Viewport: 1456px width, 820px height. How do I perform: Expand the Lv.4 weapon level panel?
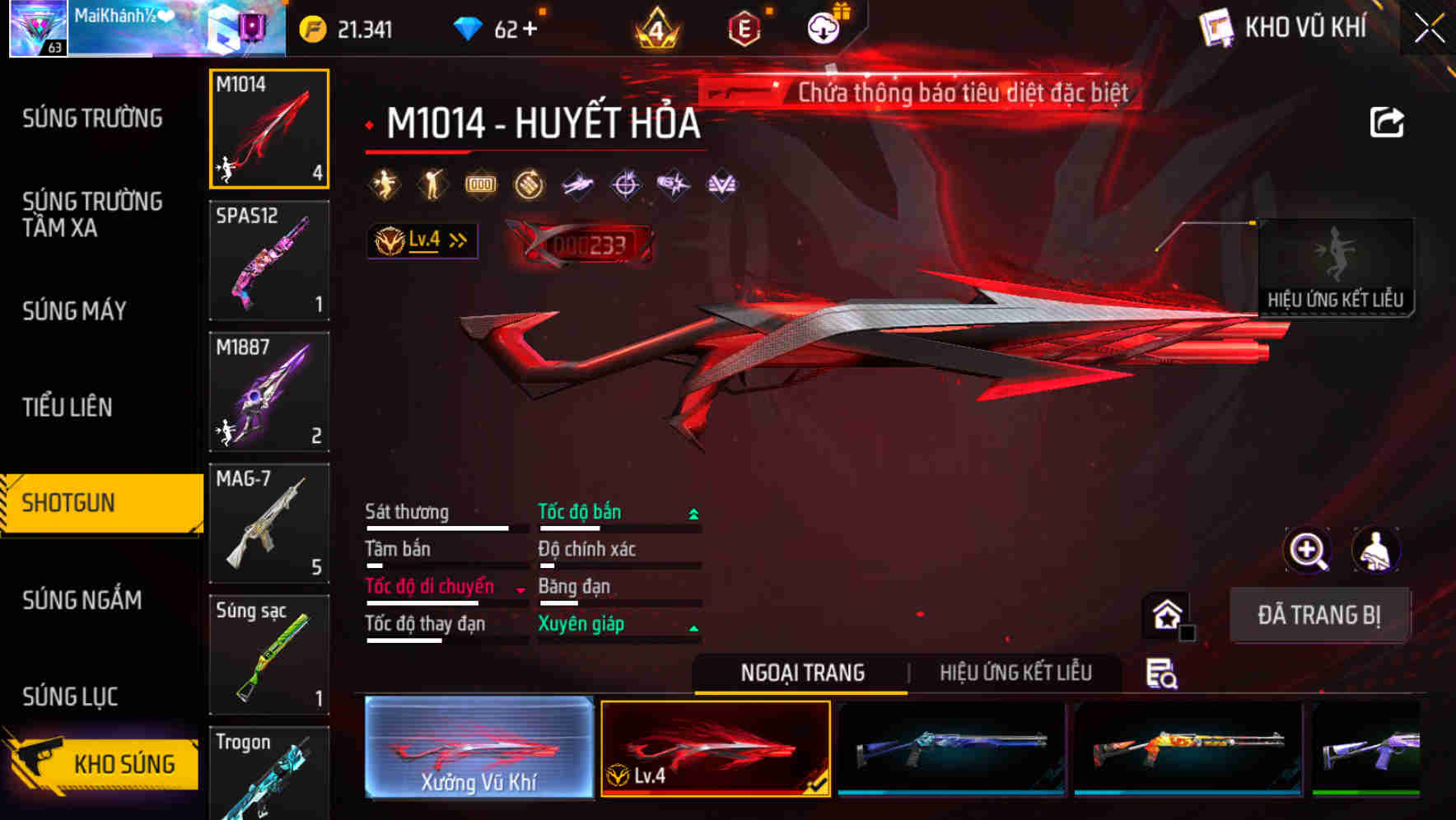420,240
